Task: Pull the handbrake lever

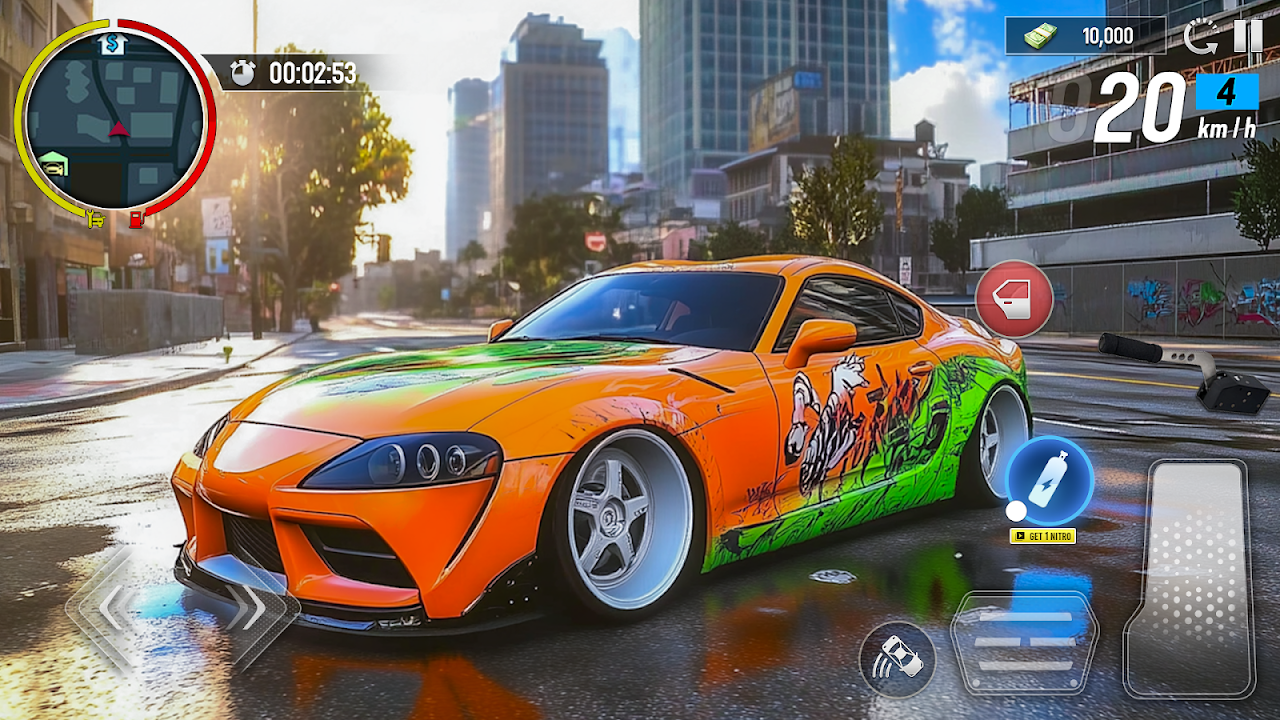Action: pyautogui.click(x=1185, y=369)
